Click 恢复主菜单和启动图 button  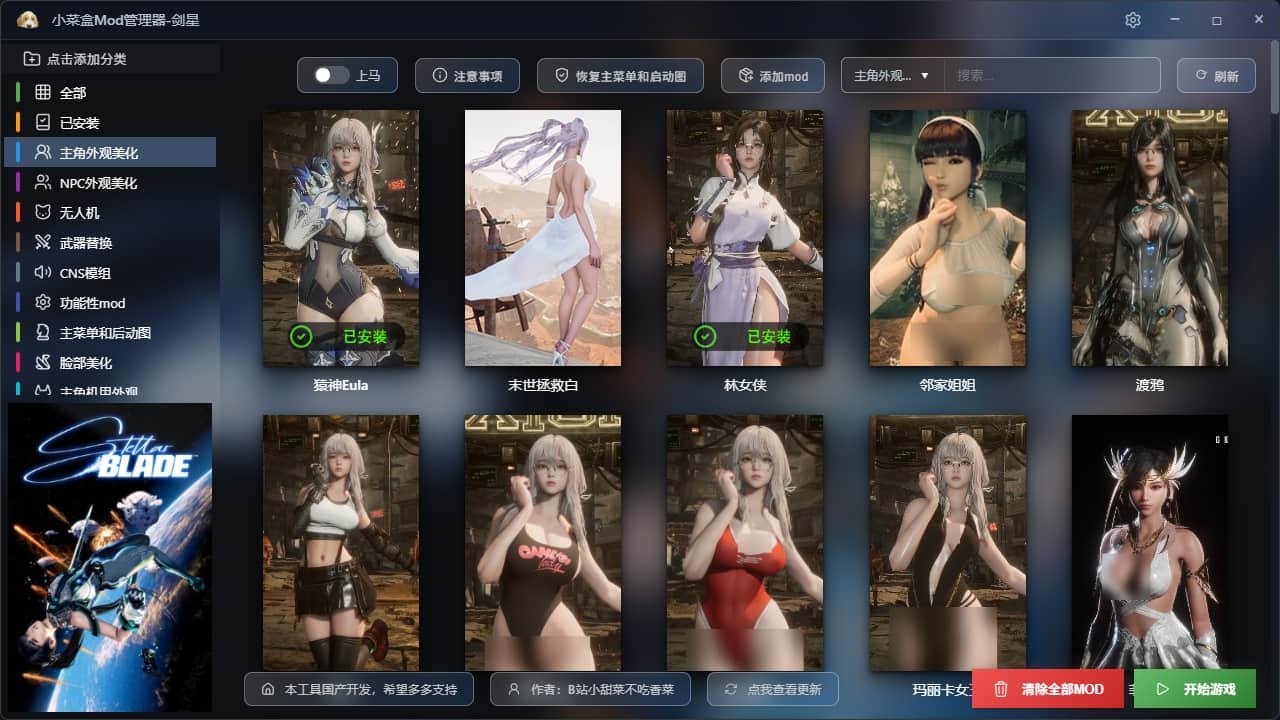coord(620,76)
